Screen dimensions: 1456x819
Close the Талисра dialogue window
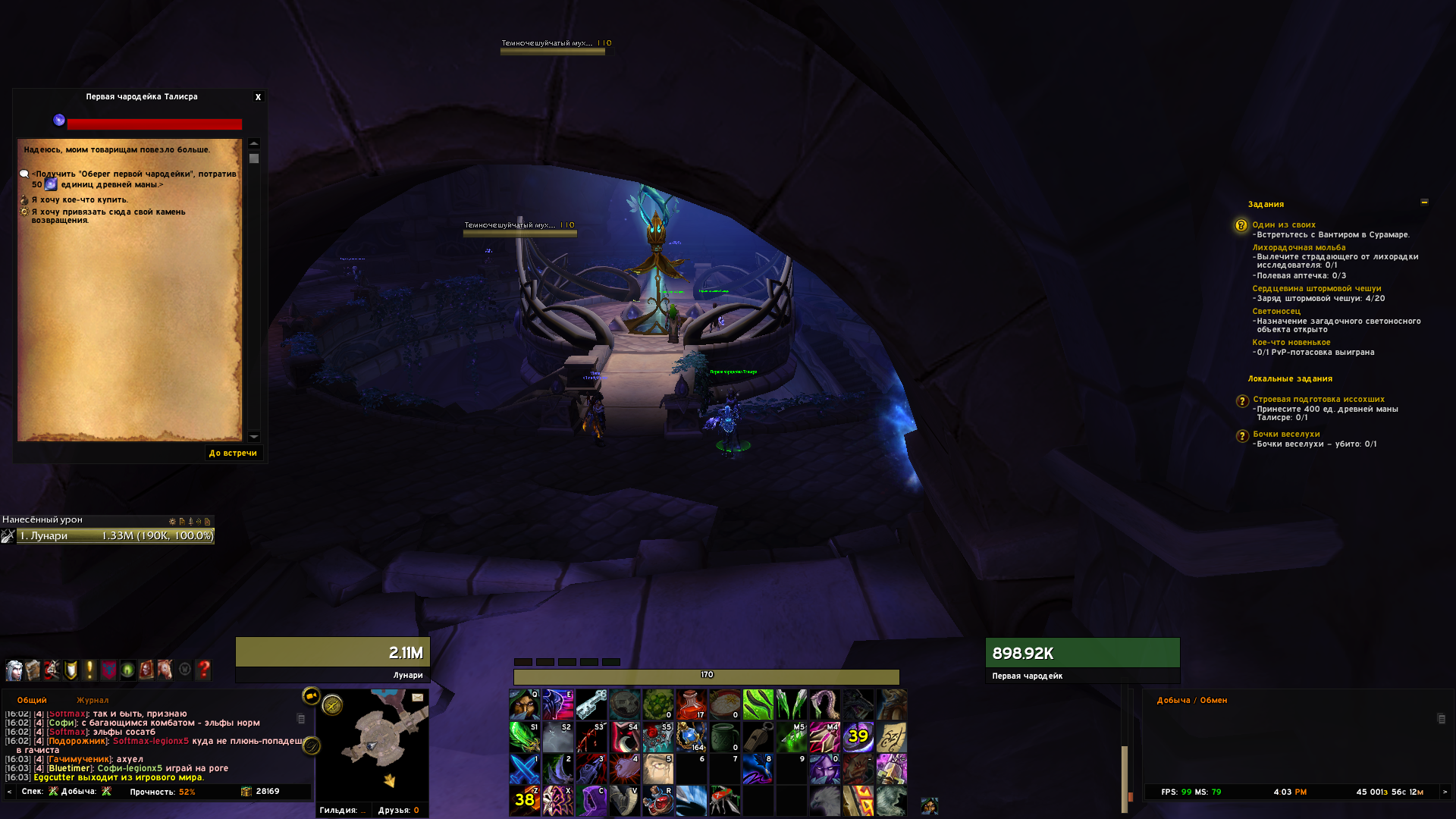coord(258,97)
